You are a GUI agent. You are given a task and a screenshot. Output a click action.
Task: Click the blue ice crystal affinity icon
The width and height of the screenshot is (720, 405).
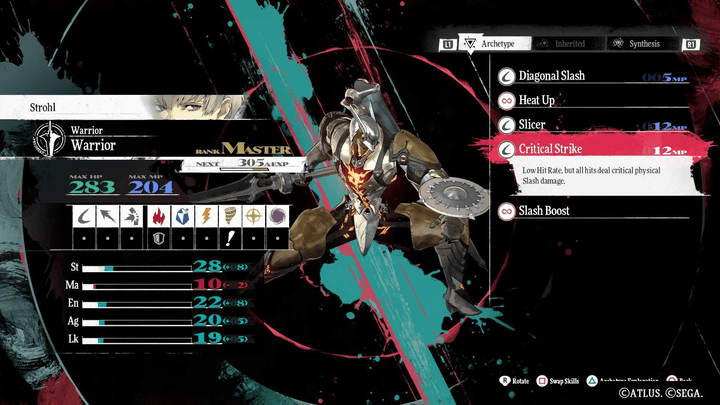(182, 217)
